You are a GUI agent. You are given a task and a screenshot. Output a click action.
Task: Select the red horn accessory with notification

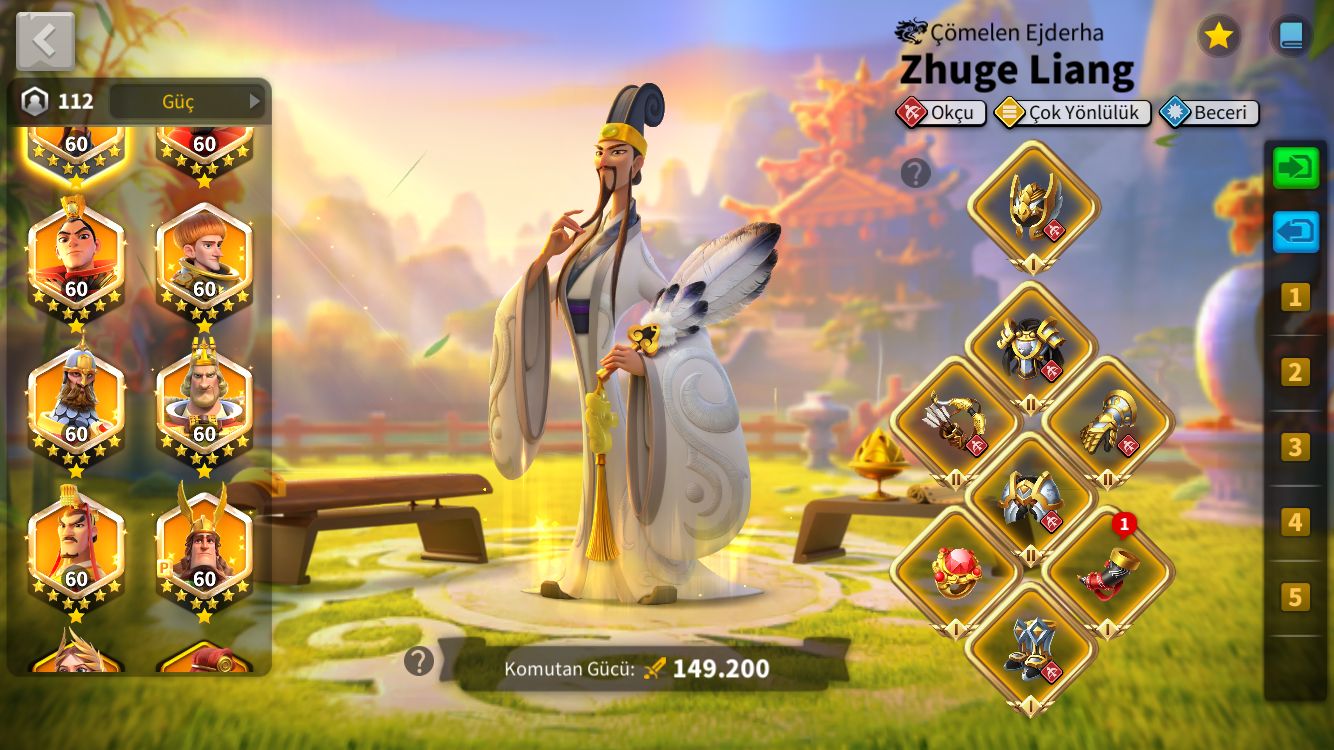pyautogui.click(x=1107, y=573)
